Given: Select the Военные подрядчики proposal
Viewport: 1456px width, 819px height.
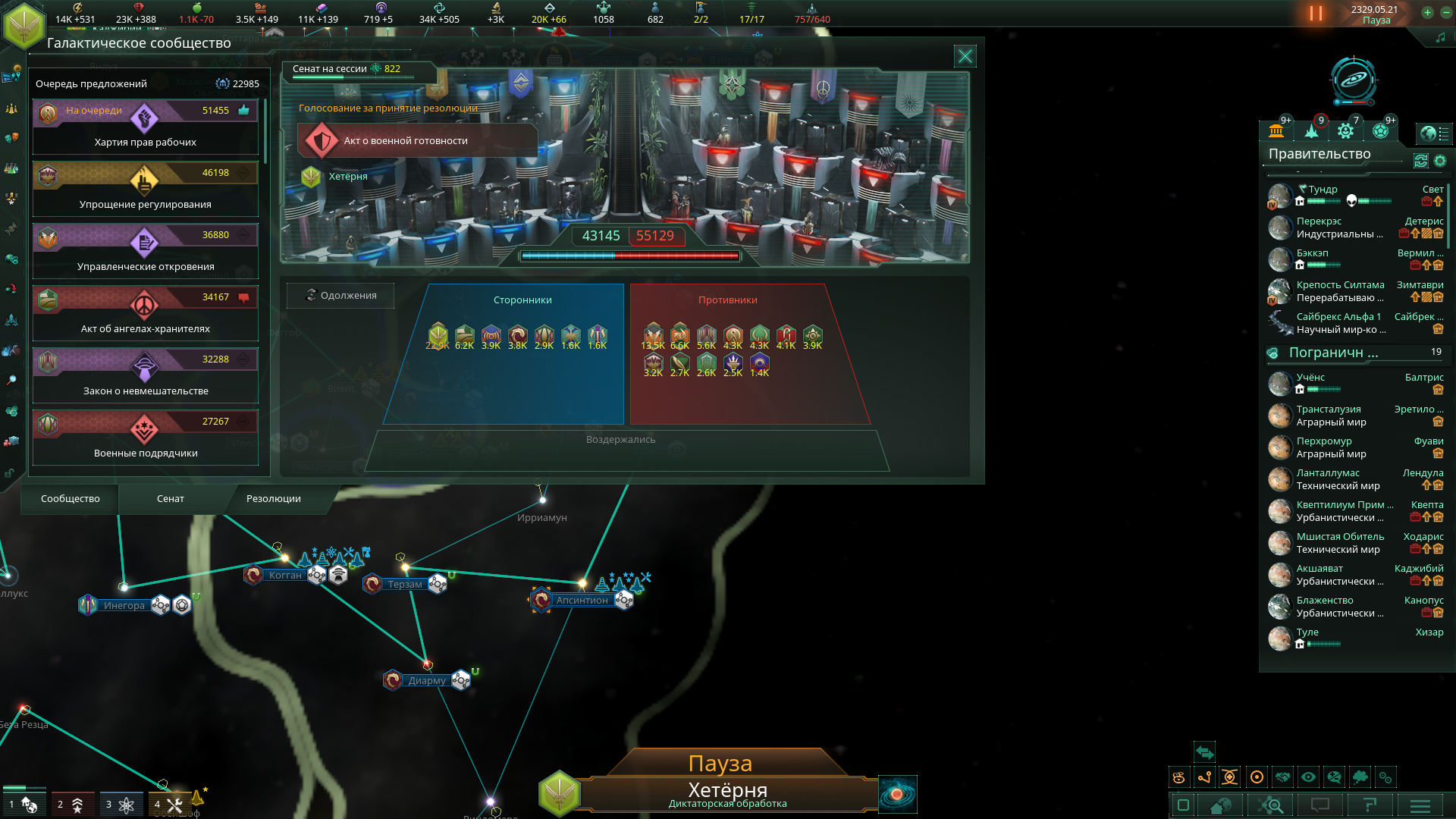Looking at the screenshot, I should (145, 438).
